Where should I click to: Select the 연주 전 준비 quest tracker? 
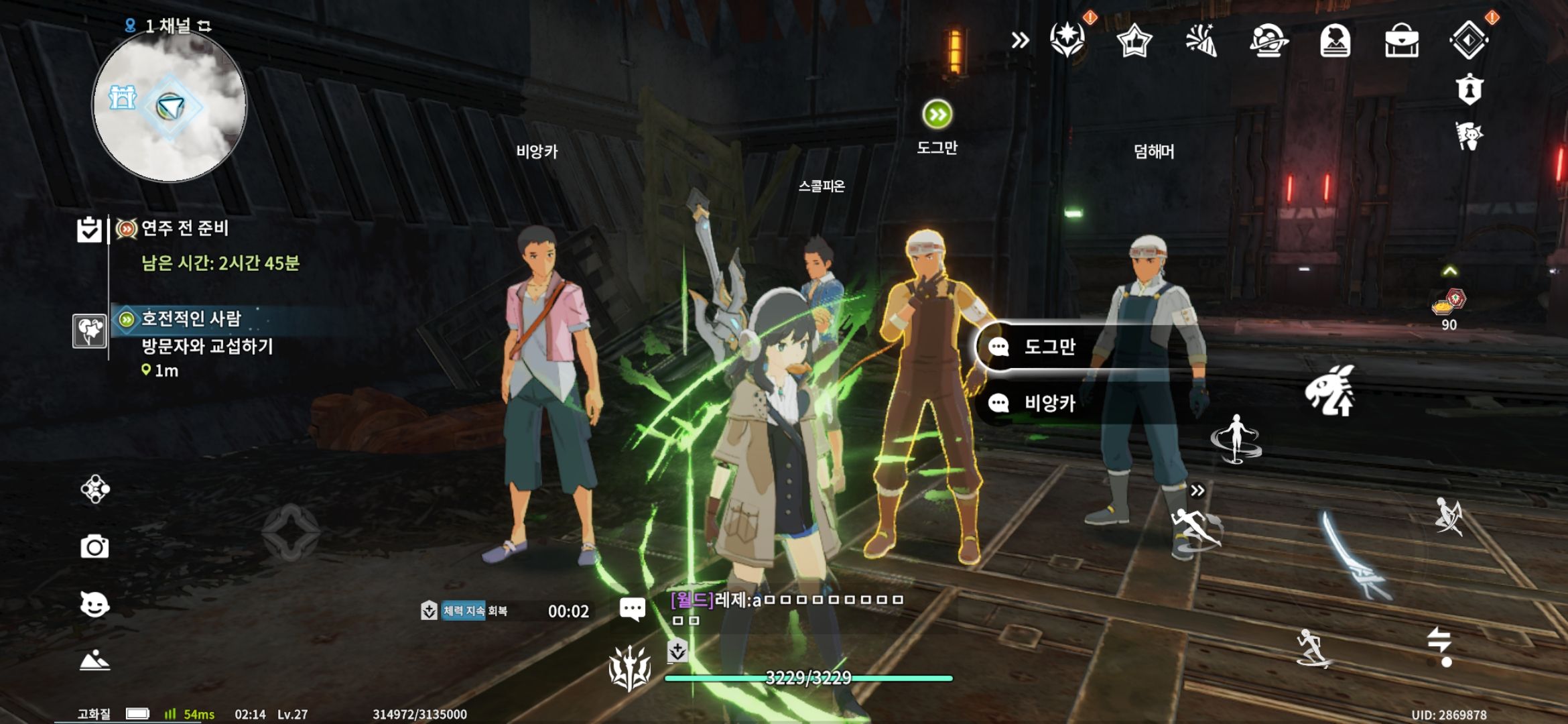pyautogui.click(x=184, y=229)
